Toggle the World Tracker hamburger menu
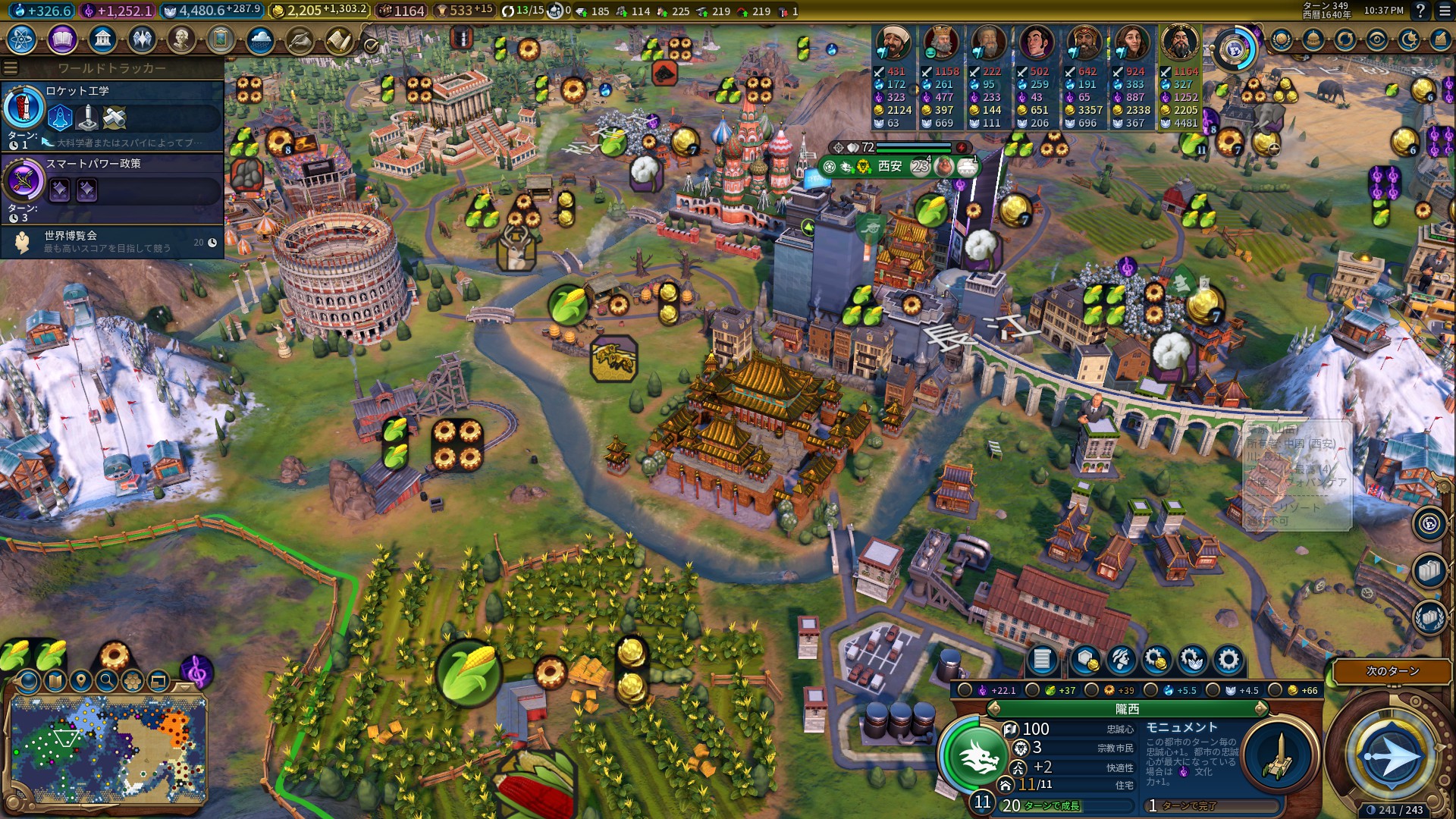1456x819 pixels. 11,68
